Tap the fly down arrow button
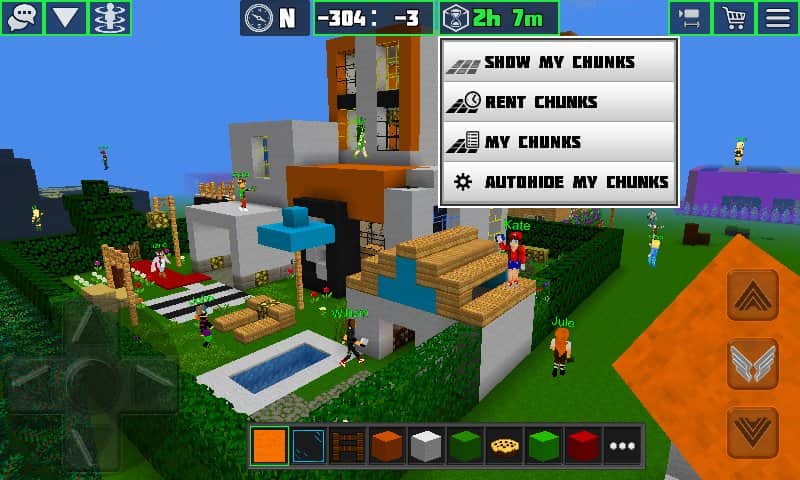Screen dimensions: 800x480 click(752, 432)
